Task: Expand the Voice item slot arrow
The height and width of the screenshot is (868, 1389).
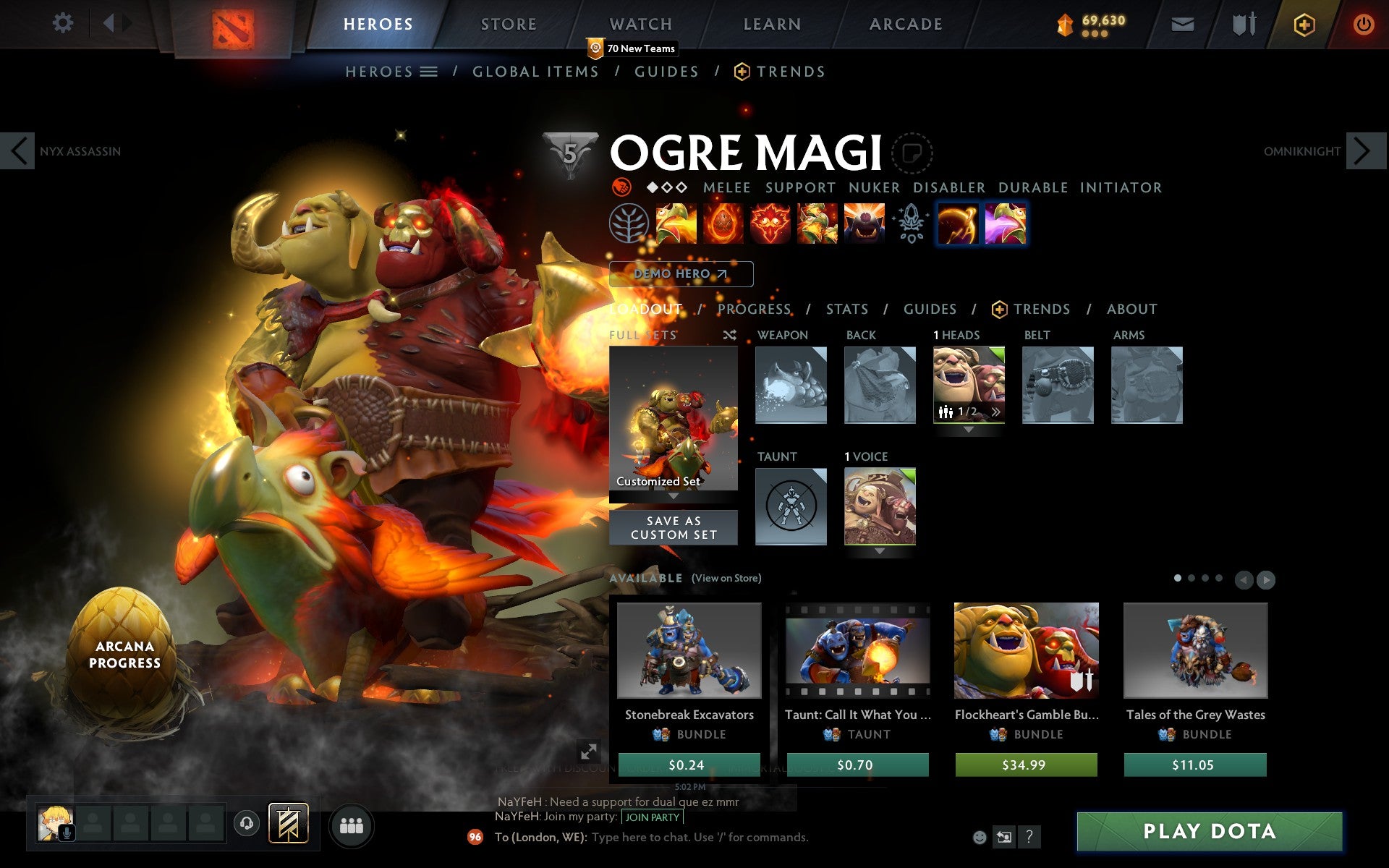Action: [880, 551]
